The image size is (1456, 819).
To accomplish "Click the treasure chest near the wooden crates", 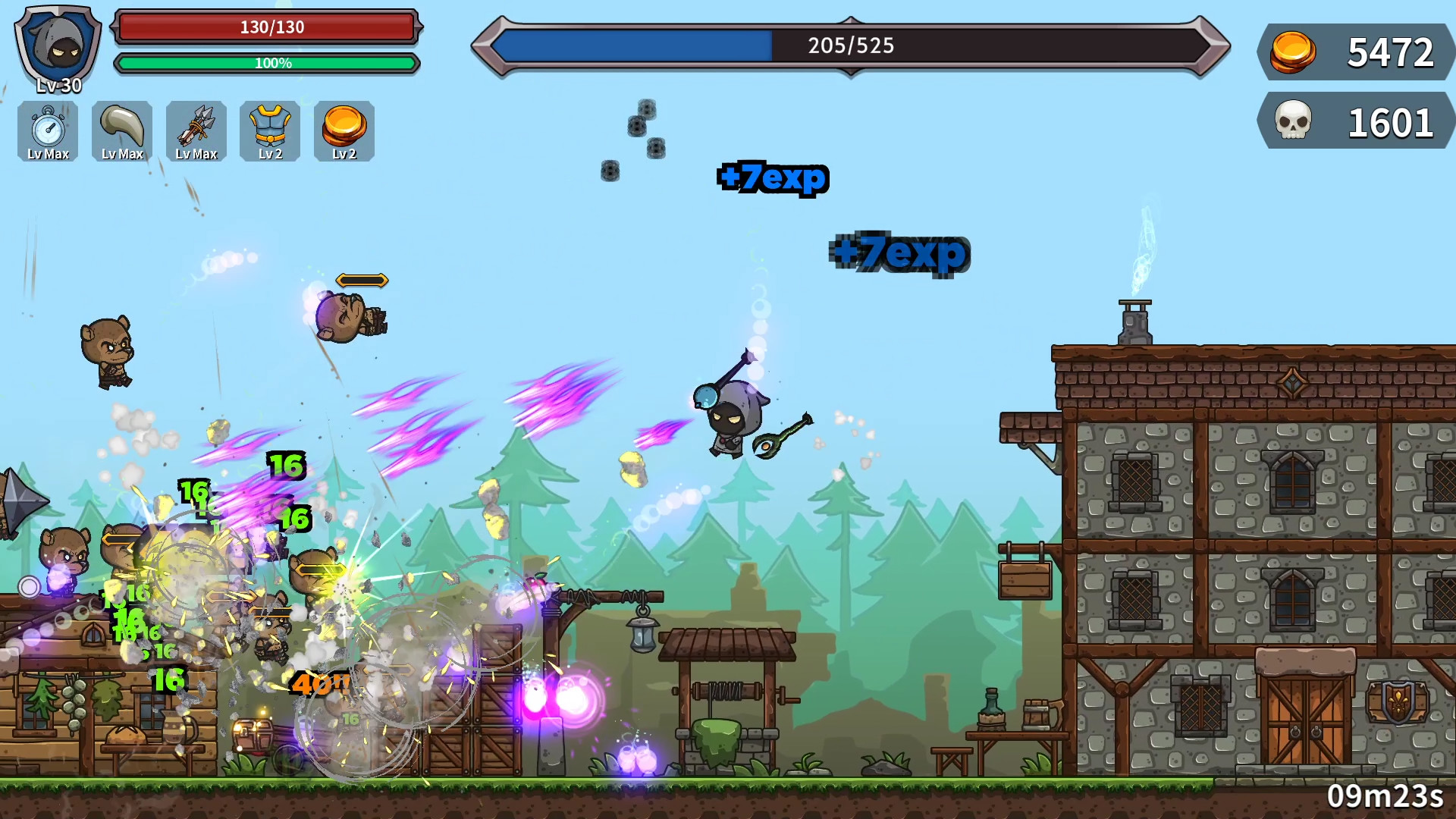I will click(254, 736).
